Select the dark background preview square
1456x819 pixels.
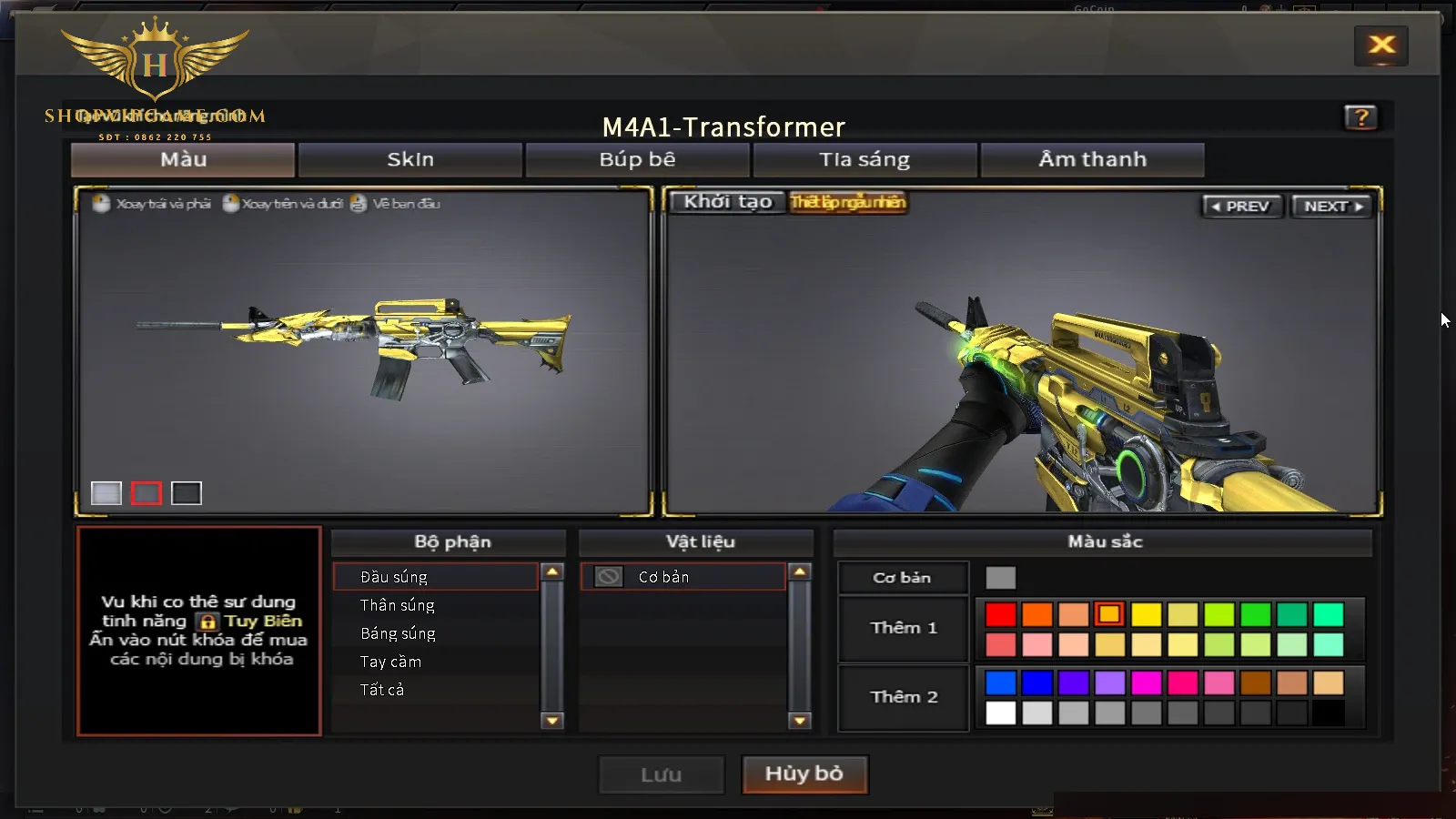[187, 493]
